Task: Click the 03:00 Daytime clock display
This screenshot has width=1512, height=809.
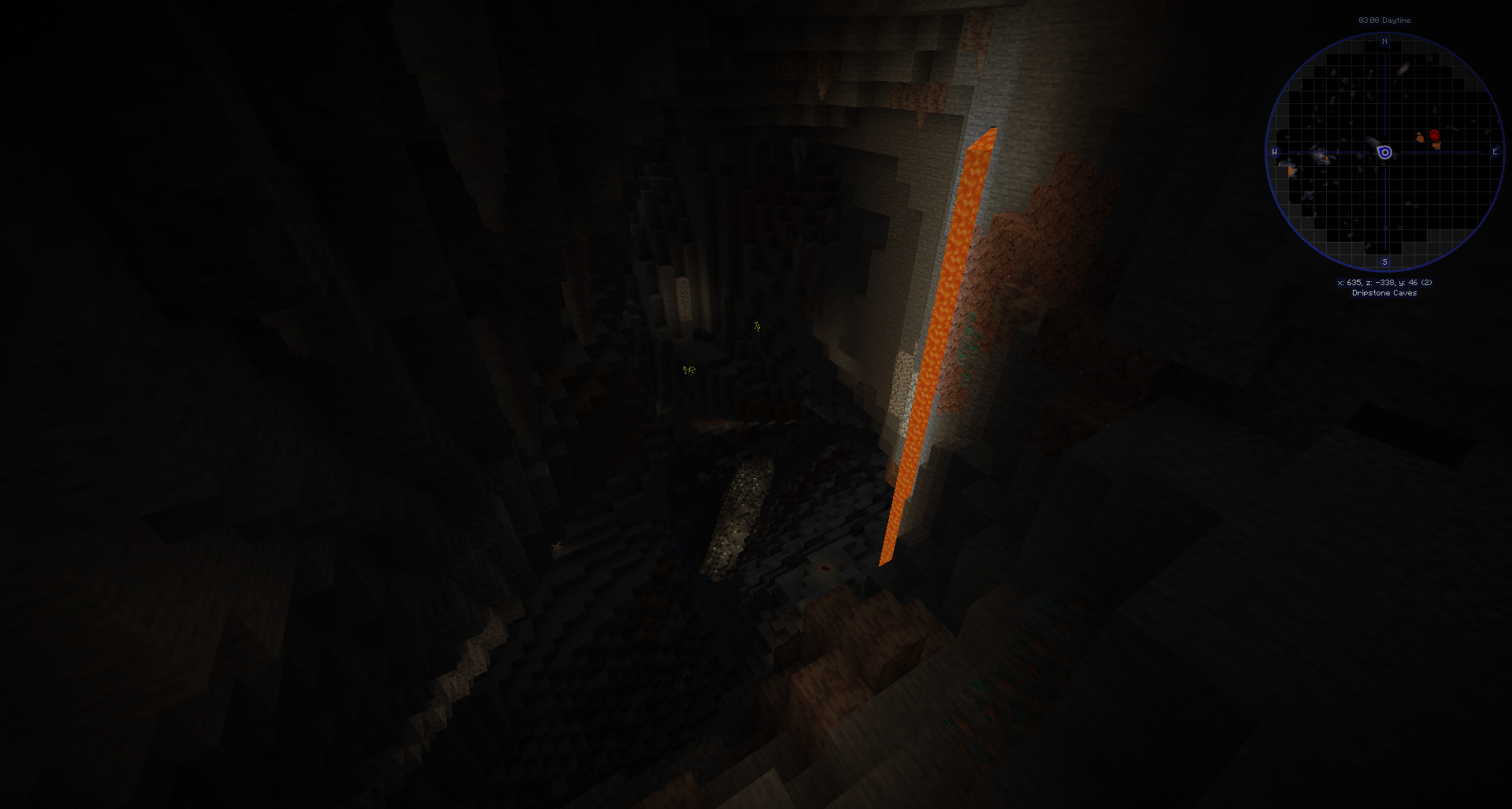Action: (1385, 20)
